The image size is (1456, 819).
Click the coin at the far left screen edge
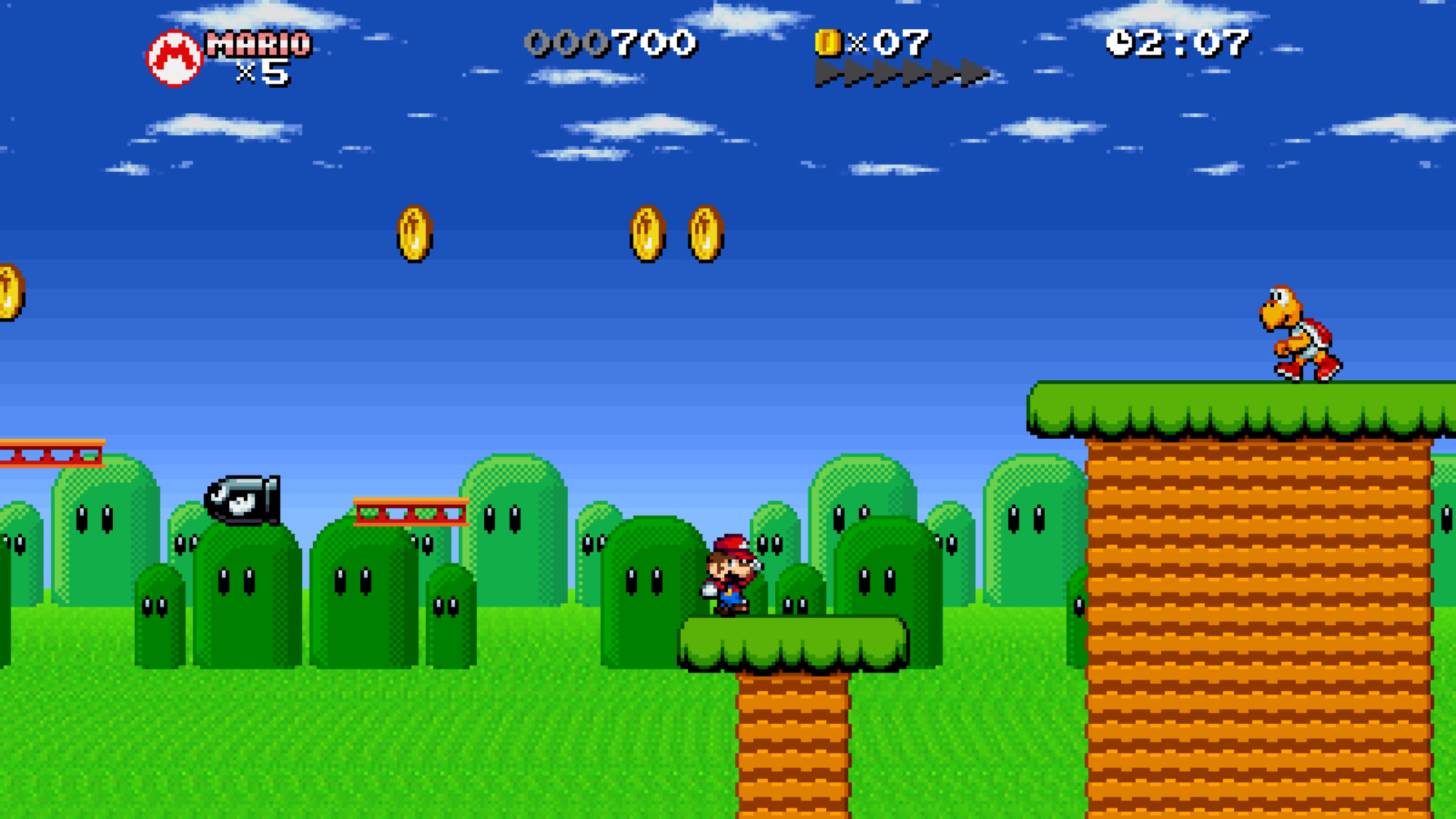click(x=9, y=292)
